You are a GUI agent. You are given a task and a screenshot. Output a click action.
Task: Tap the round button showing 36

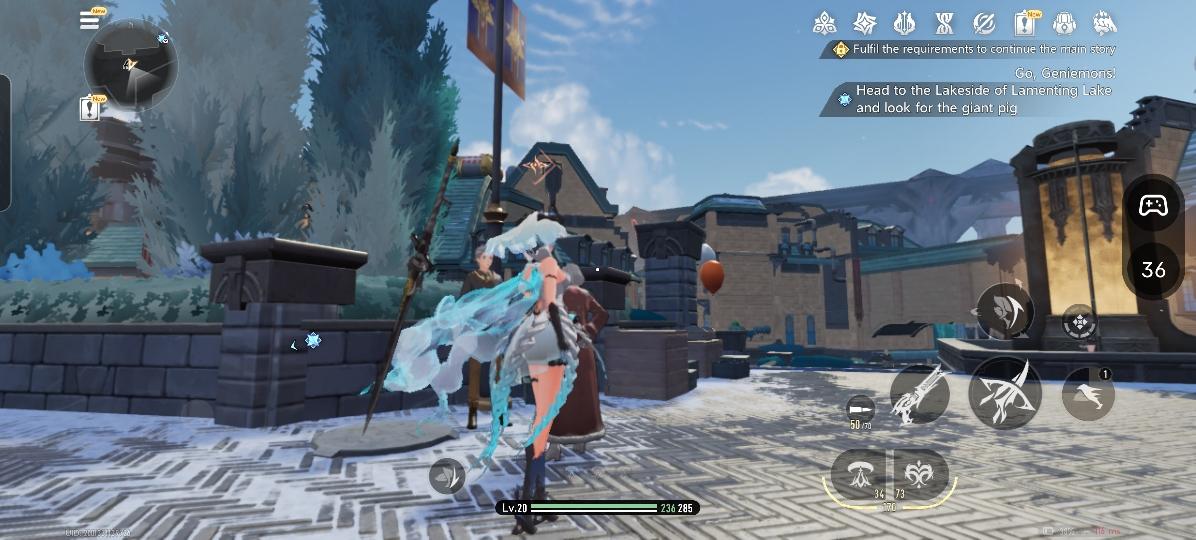click(1154, 269)
